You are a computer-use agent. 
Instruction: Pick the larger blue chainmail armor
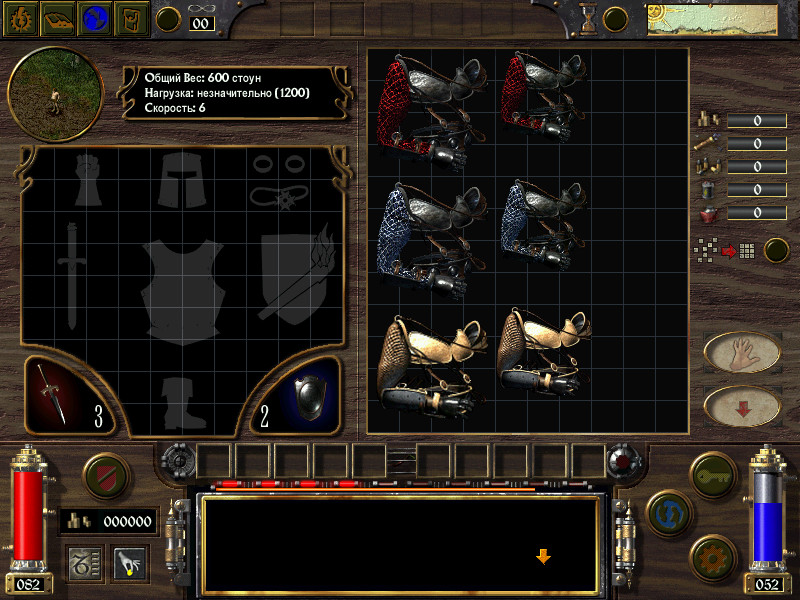pyautogui.click(x=426, y=238)
